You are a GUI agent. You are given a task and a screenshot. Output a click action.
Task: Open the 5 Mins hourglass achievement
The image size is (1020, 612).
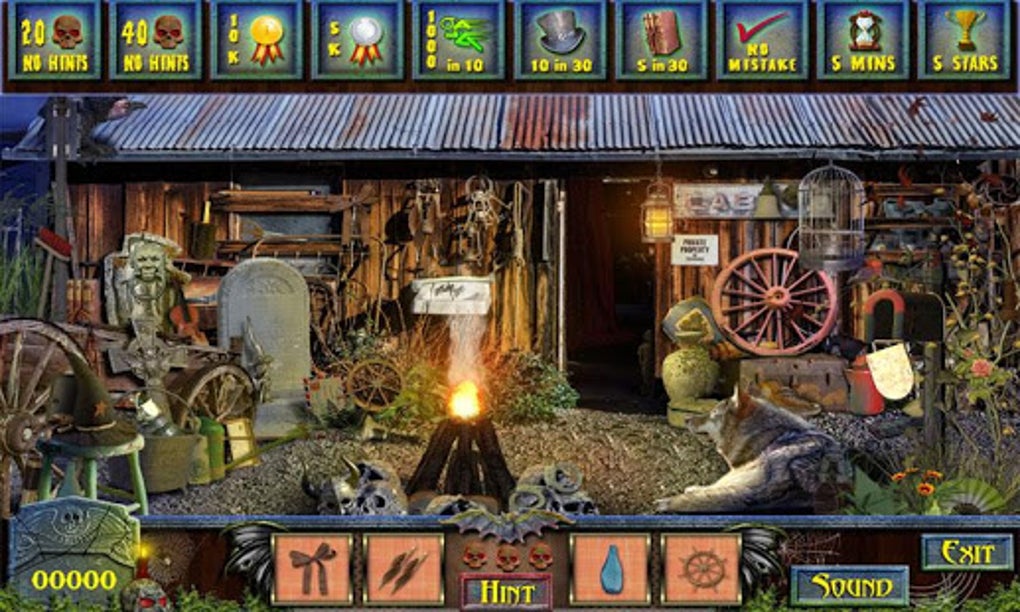click(863, 40)
